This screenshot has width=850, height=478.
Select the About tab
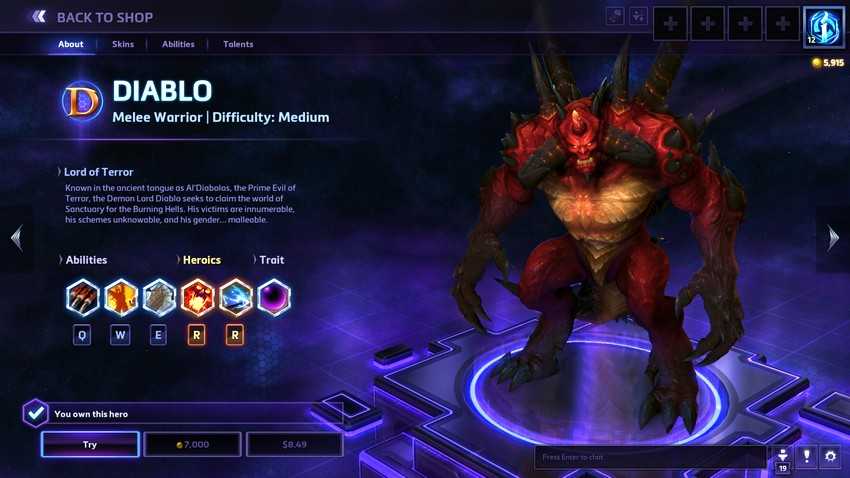[71, 44]
